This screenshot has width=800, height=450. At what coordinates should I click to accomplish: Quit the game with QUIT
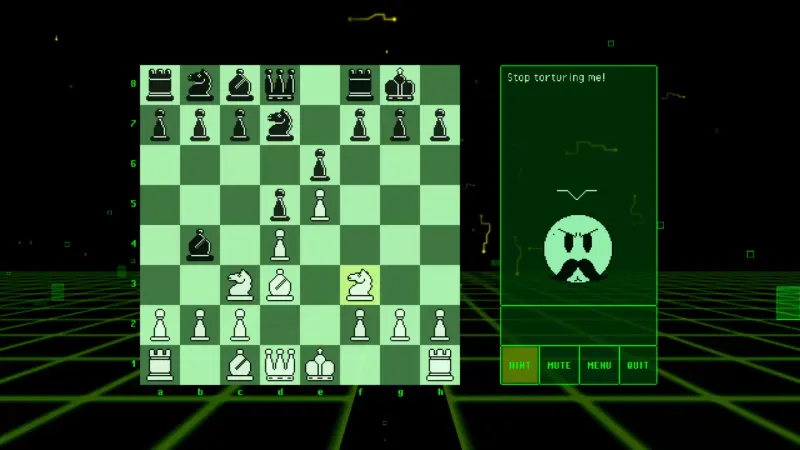click(638, 365)
